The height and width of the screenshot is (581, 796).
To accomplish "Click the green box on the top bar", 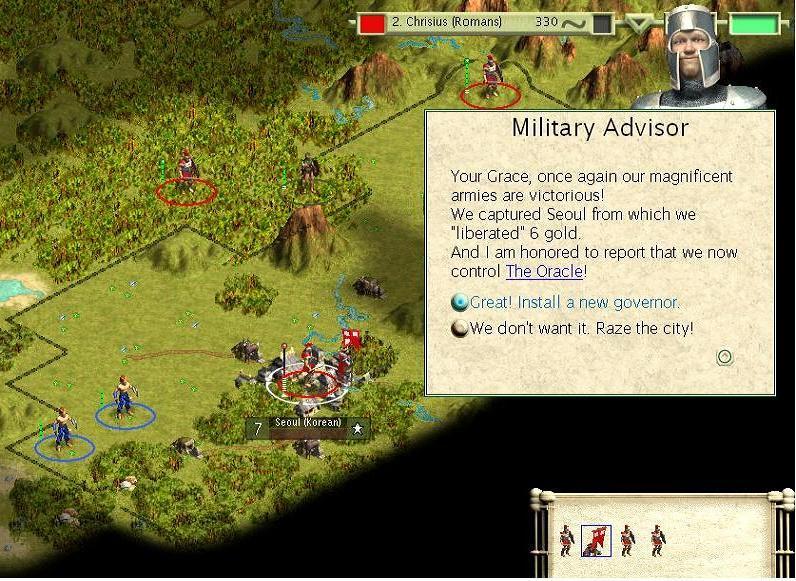I will coord(752,23).
